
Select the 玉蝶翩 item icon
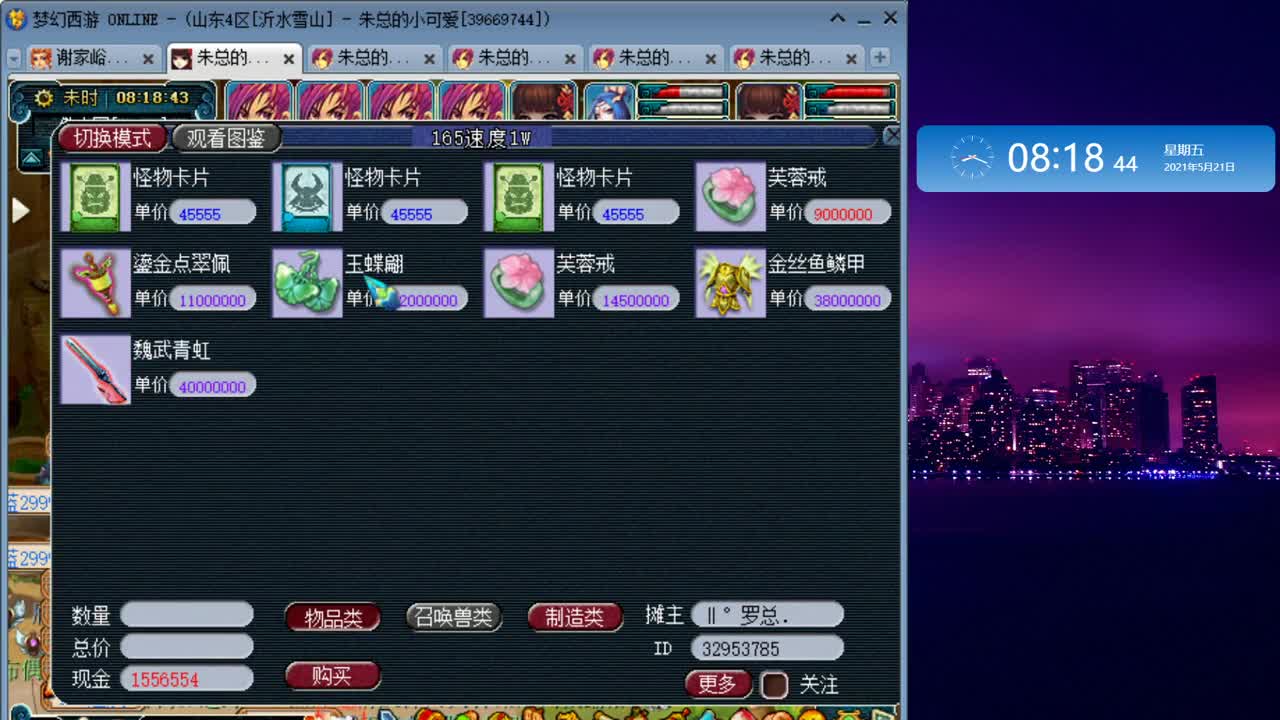307,282
